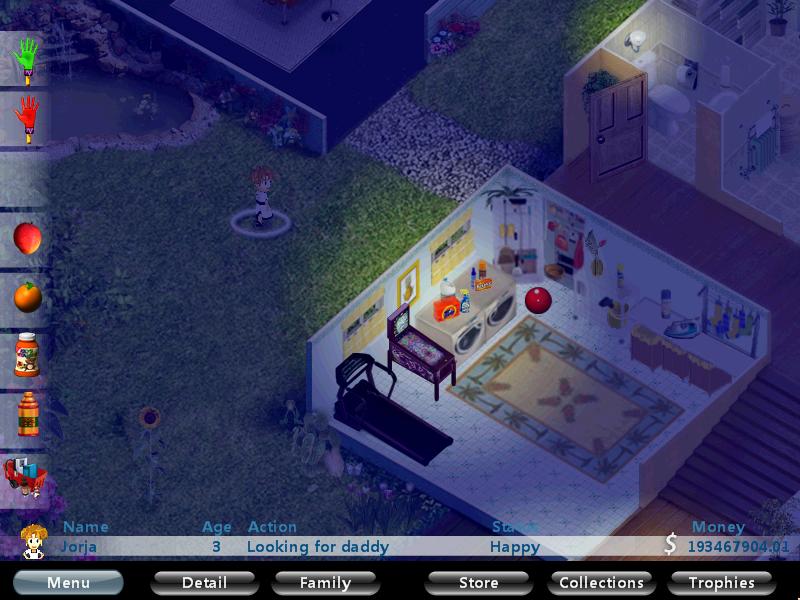
Task: Use the orange bottle item
Action: [x=27, y=414]
